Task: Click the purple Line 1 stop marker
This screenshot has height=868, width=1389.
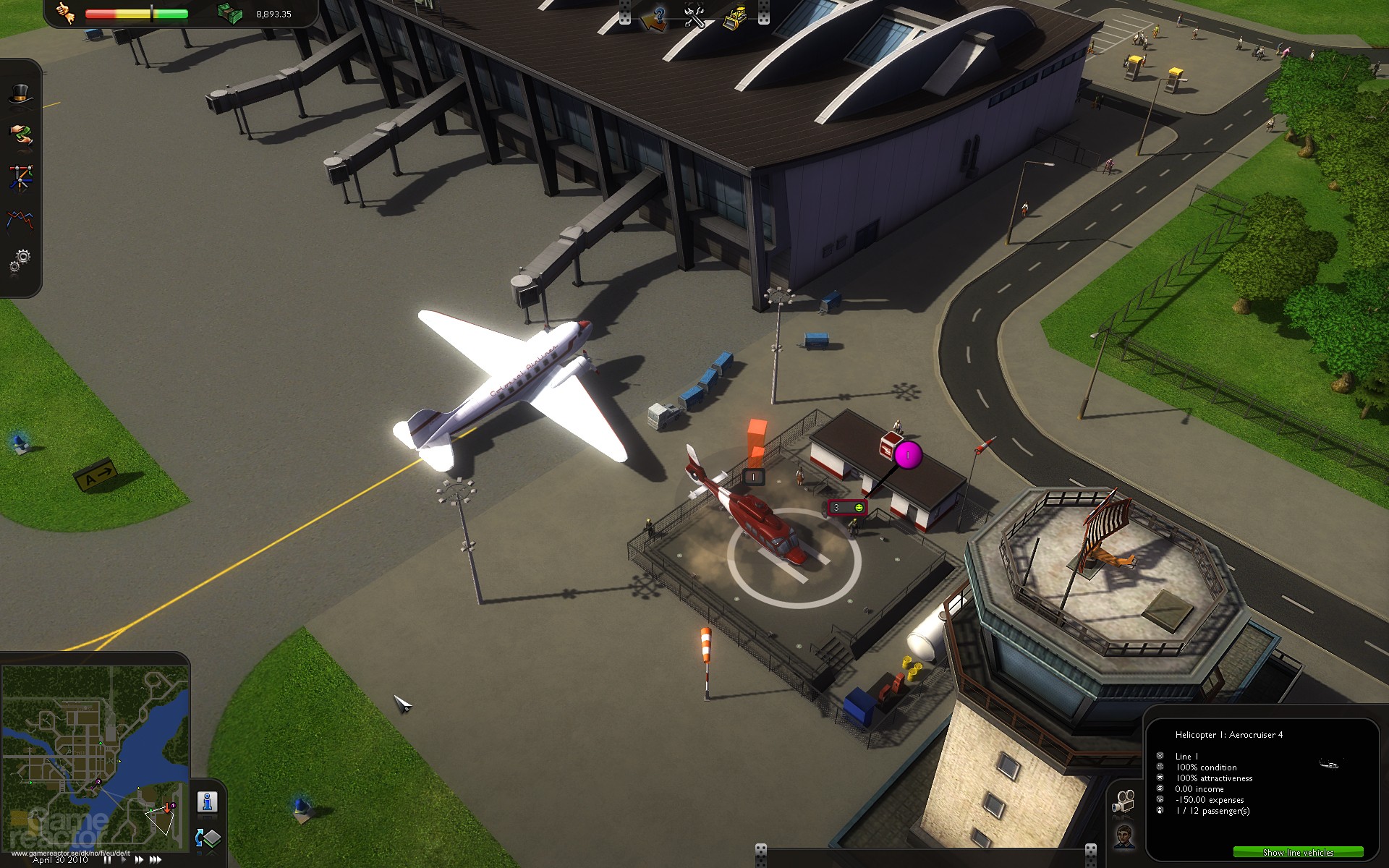Action: tap(906, 456)
